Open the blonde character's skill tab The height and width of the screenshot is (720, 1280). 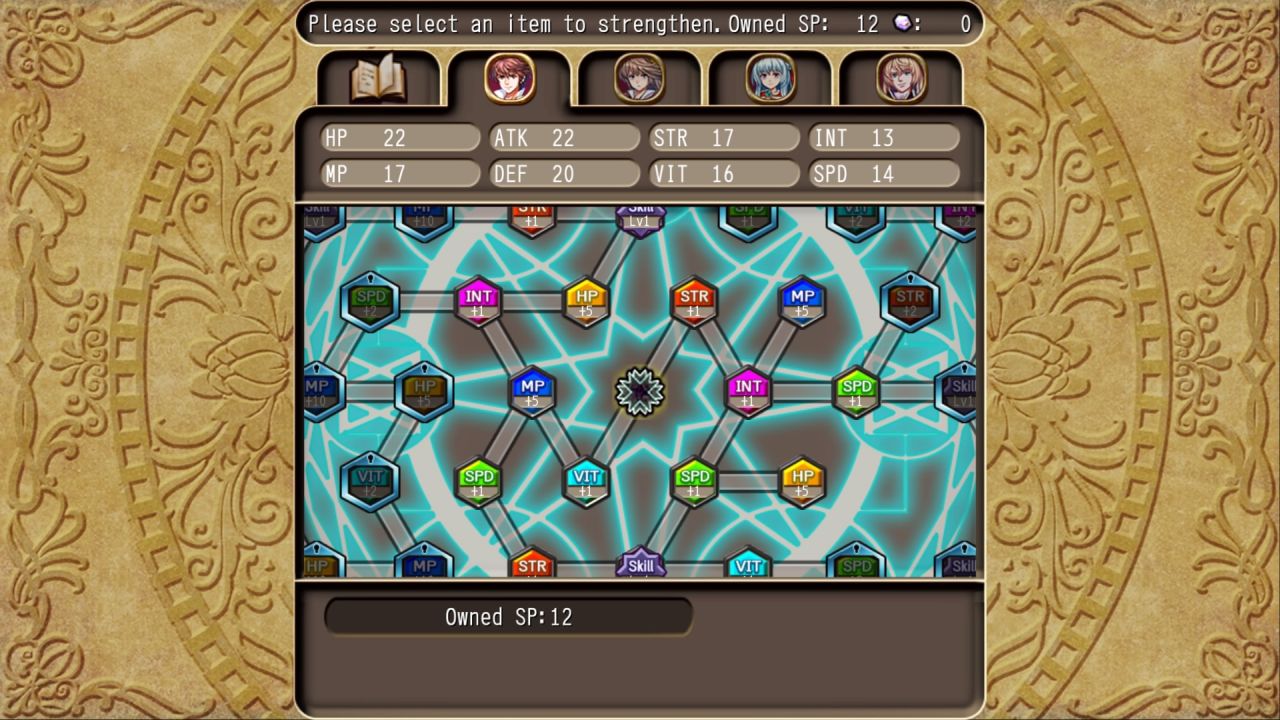pyautogui.click(x=899, y=80)
